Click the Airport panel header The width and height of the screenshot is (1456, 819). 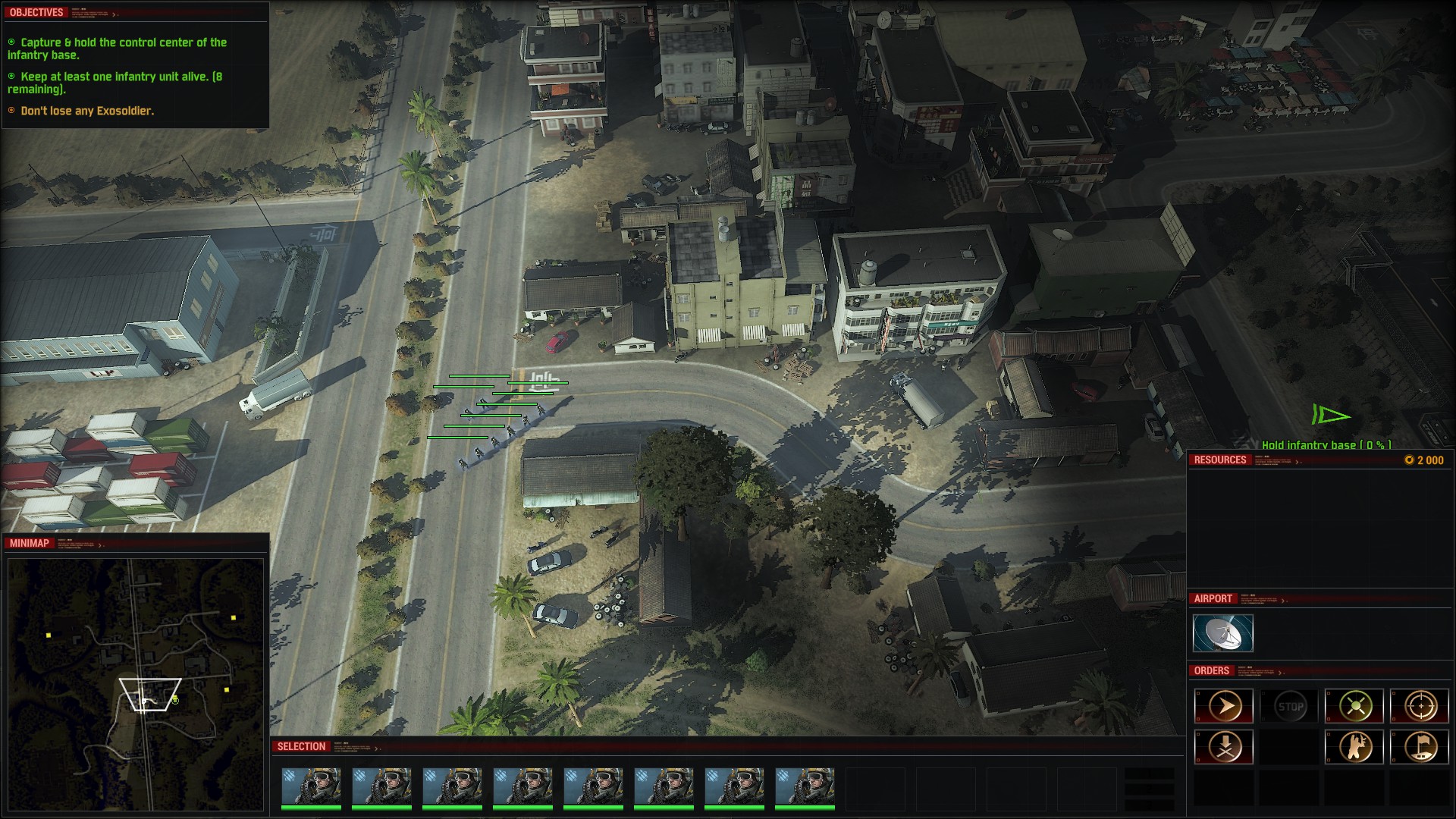[x=1213, y=599]
